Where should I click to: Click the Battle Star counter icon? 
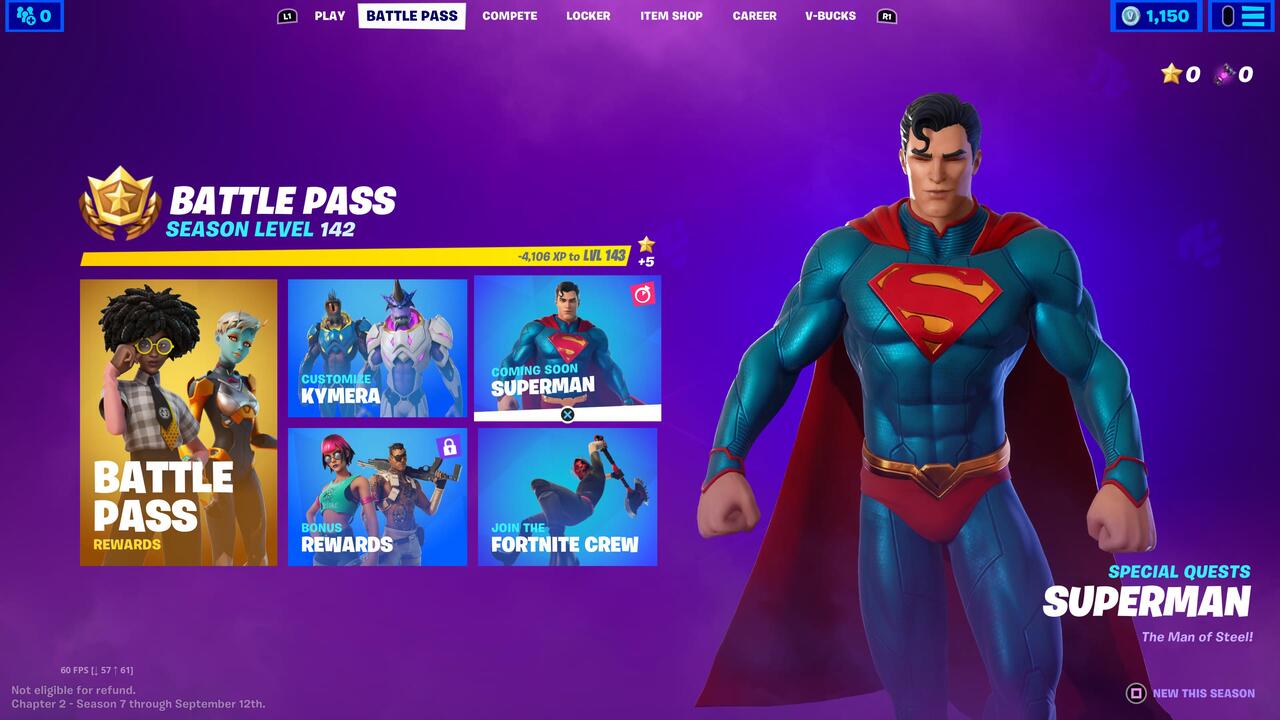pyautogui.click(x=1170, y=74)
